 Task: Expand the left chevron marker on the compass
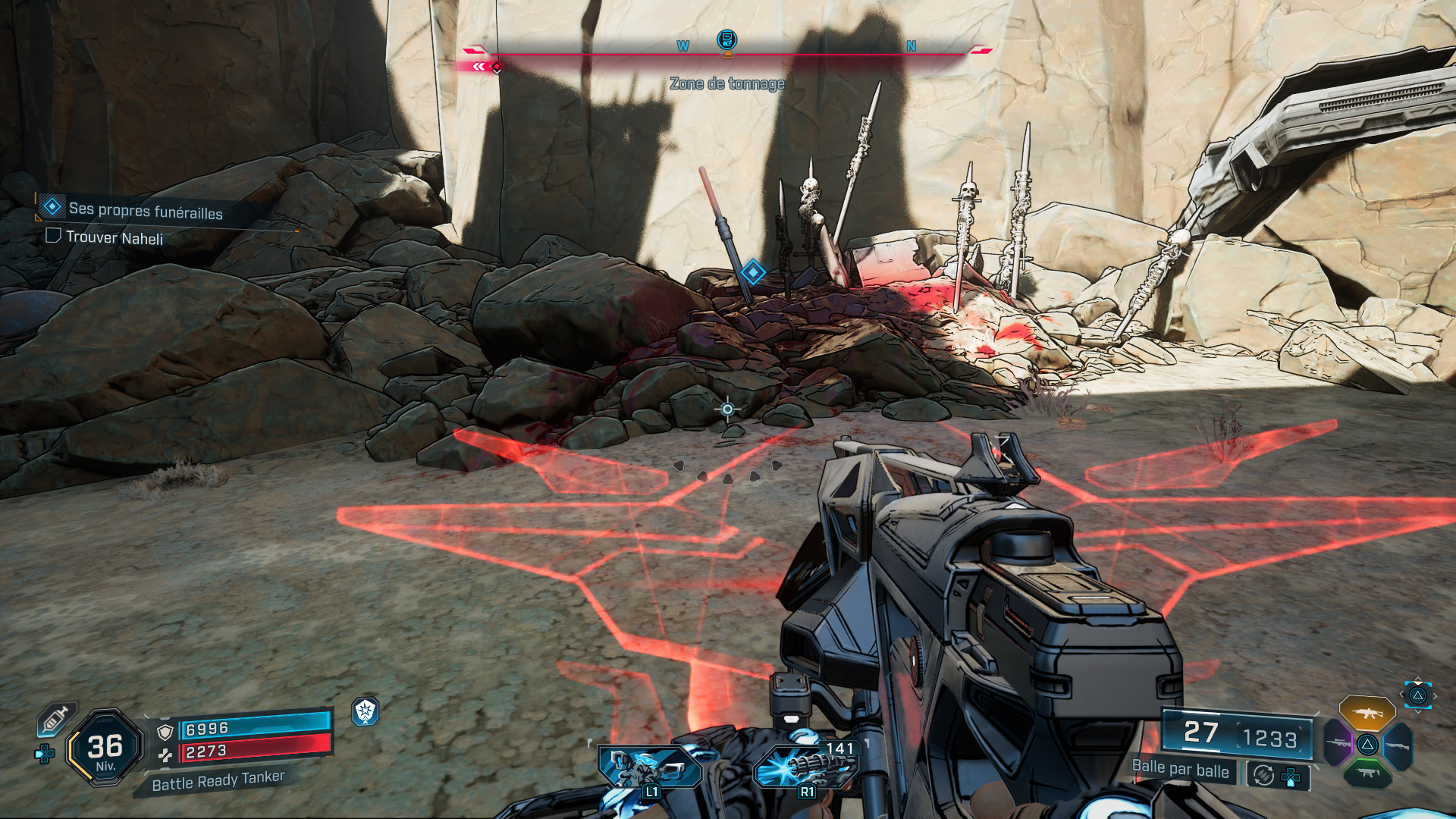click(x=478, y=67)
